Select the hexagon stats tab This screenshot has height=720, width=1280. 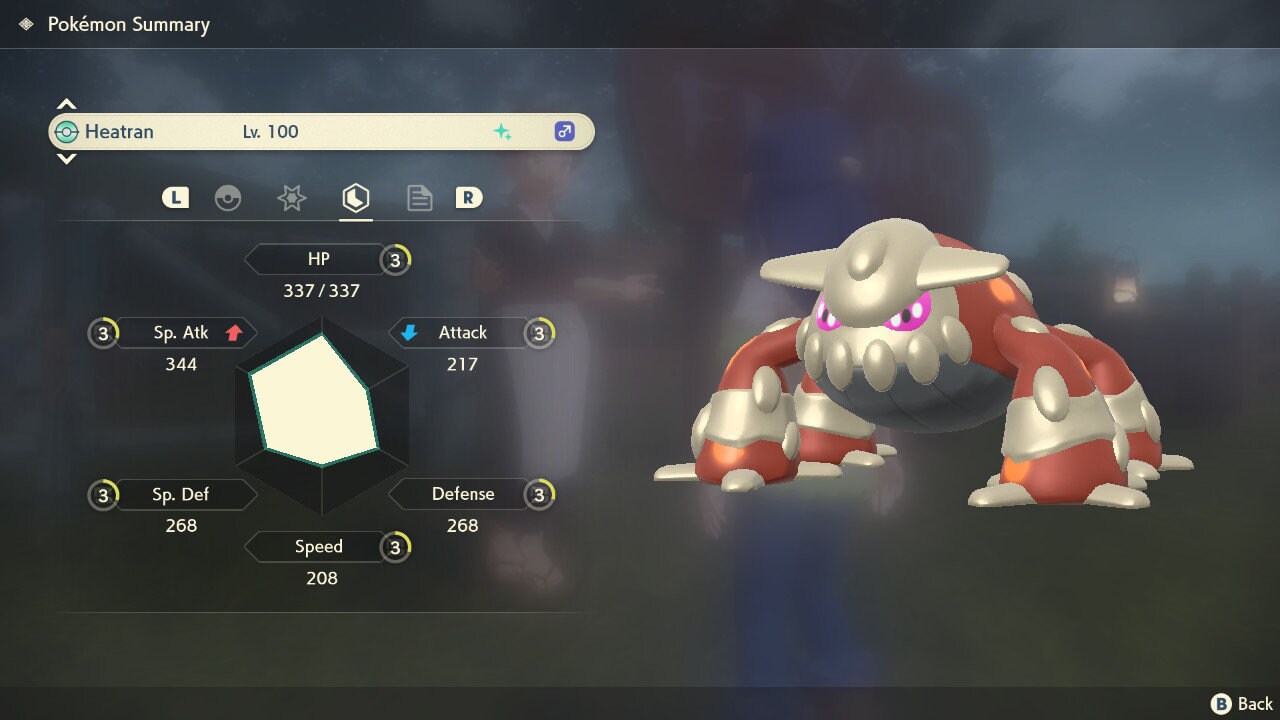click(355, 198)
